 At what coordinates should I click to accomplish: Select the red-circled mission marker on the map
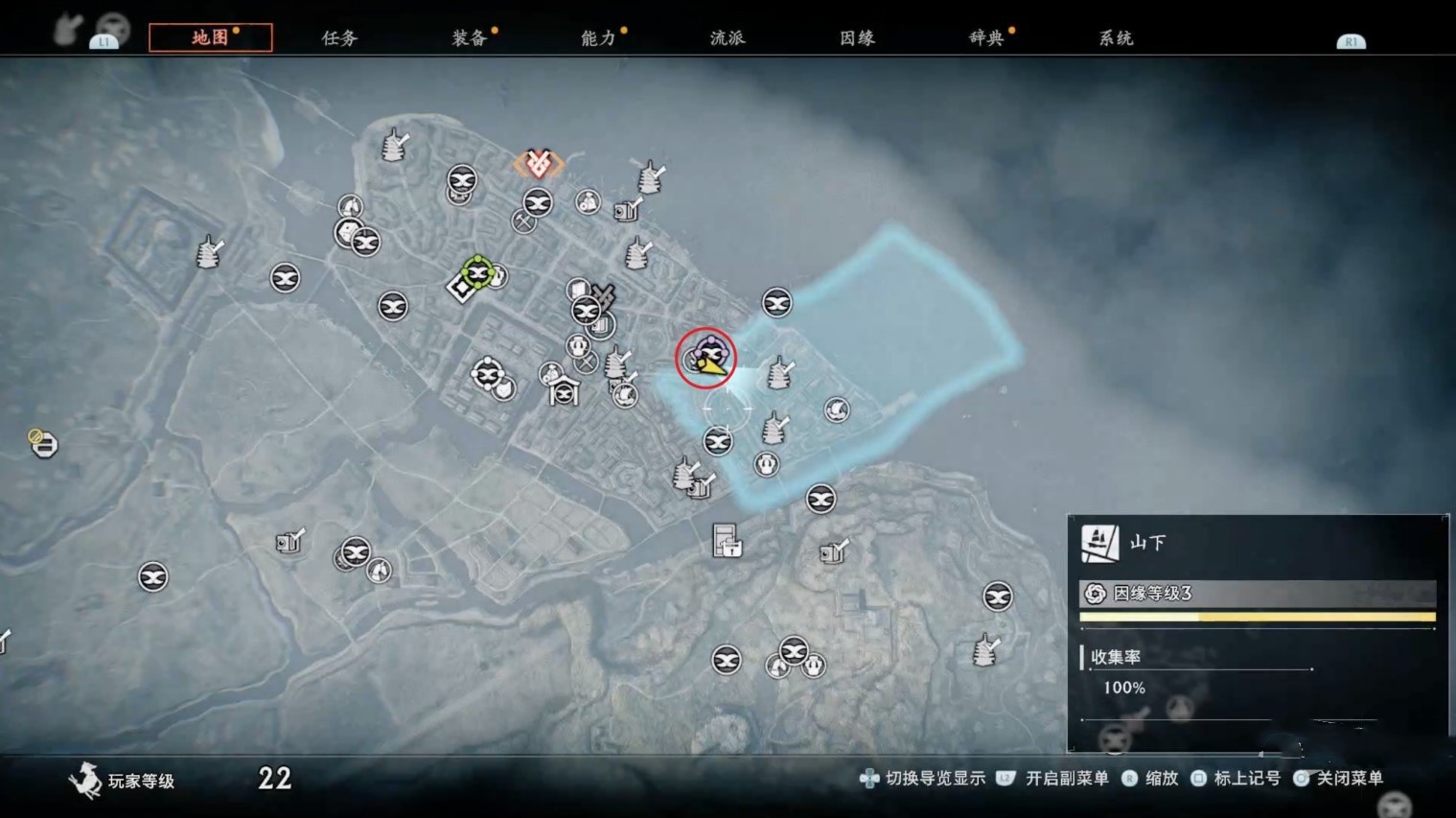706,358
